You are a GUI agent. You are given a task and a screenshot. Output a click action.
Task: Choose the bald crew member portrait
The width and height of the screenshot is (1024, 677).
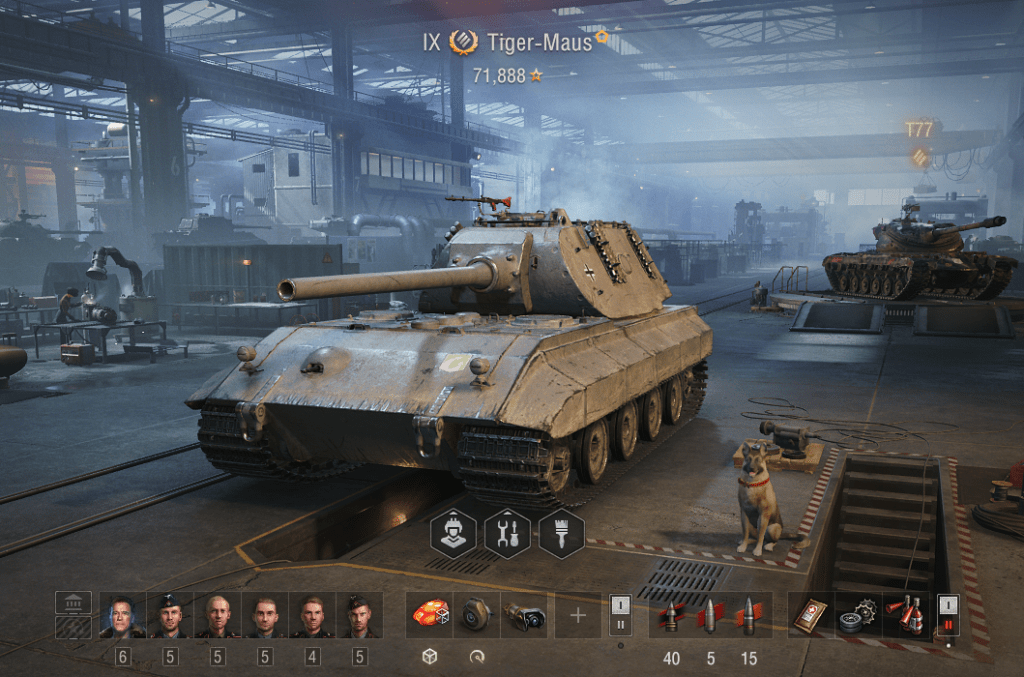pyautogui.click(x=217, y=615)
